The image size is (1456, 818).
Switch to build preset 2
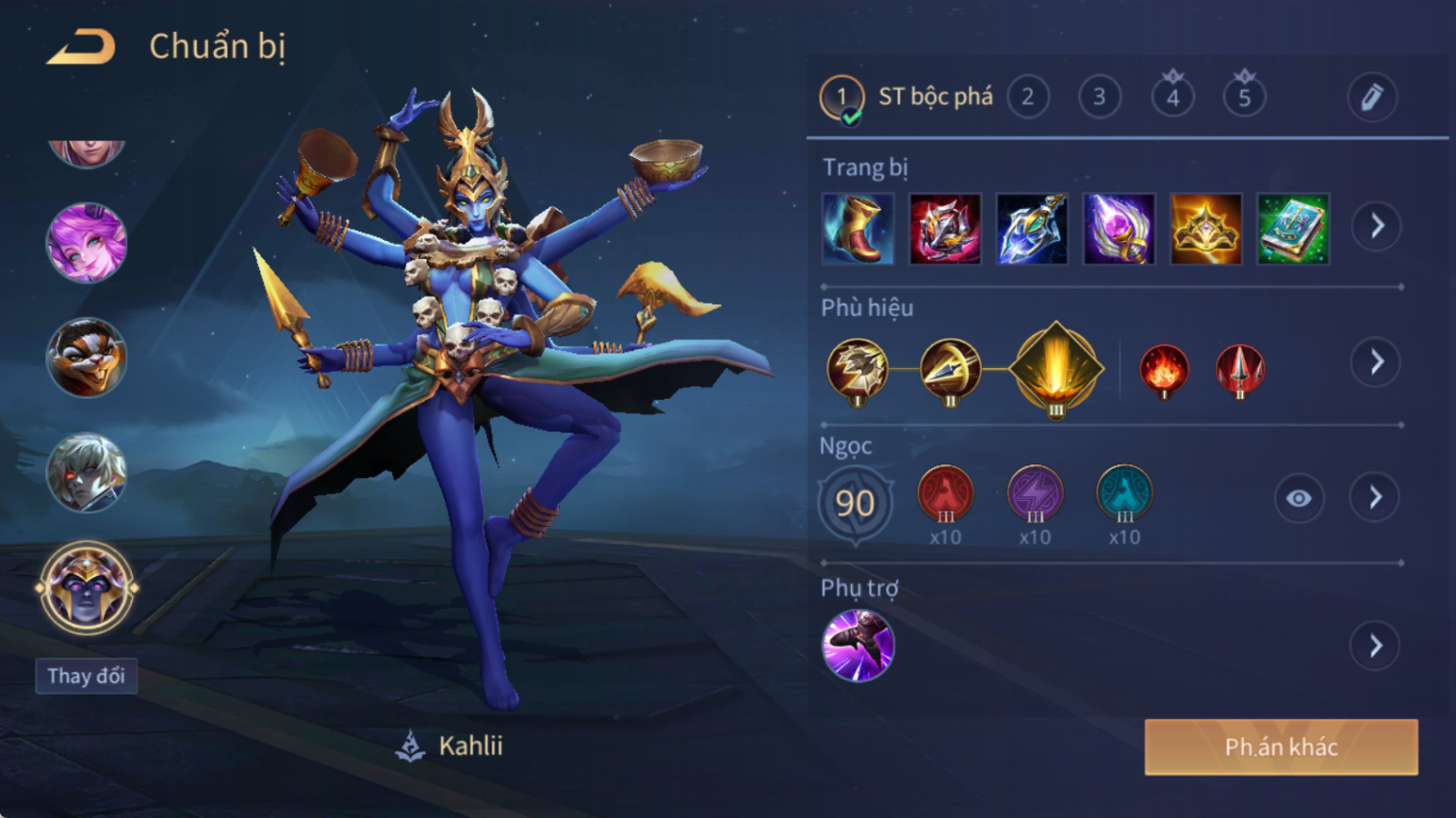coord(1027,97)
